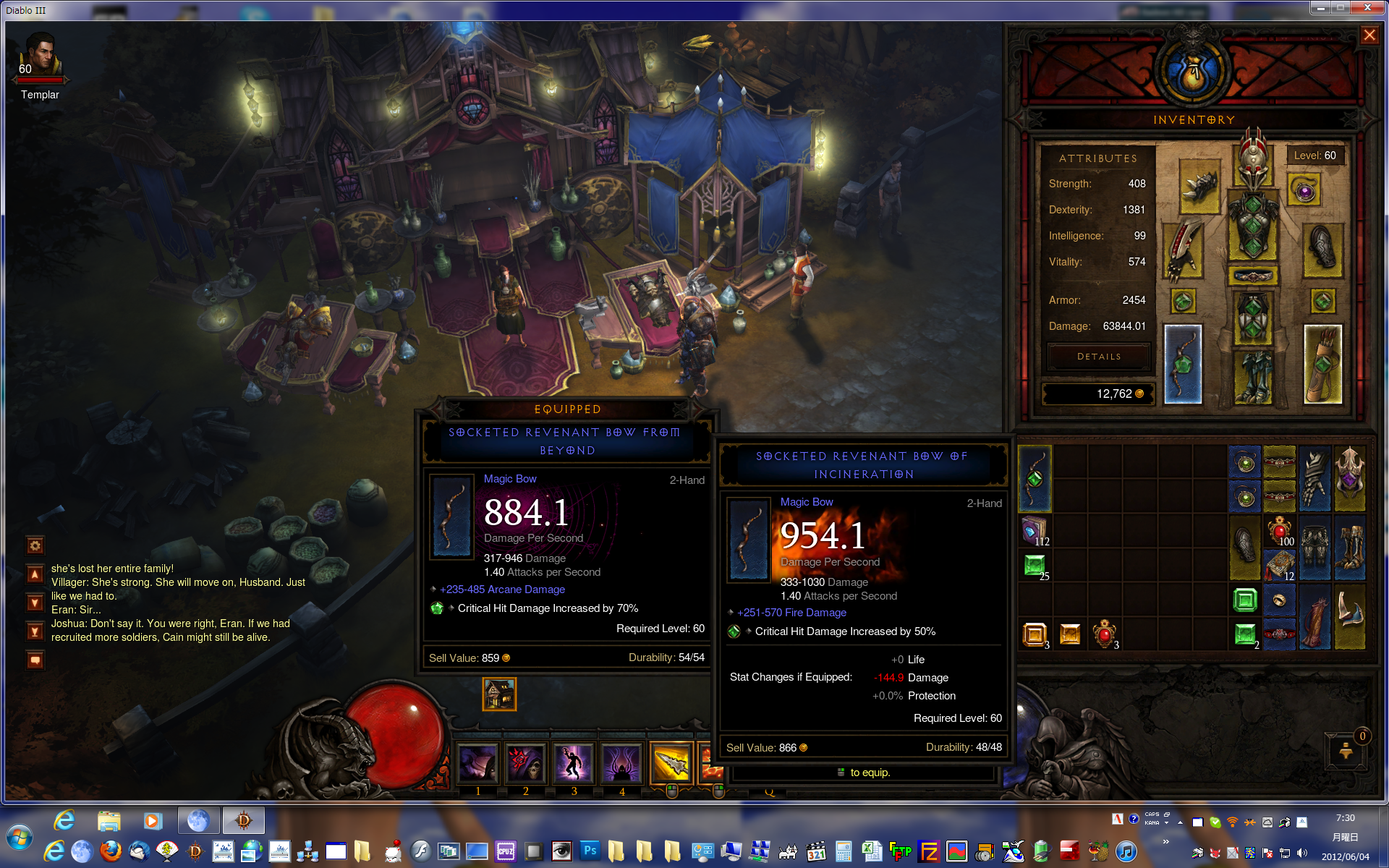Close the inventory panel
The height and width of the screenshot is (868, 1389).
1369,35
